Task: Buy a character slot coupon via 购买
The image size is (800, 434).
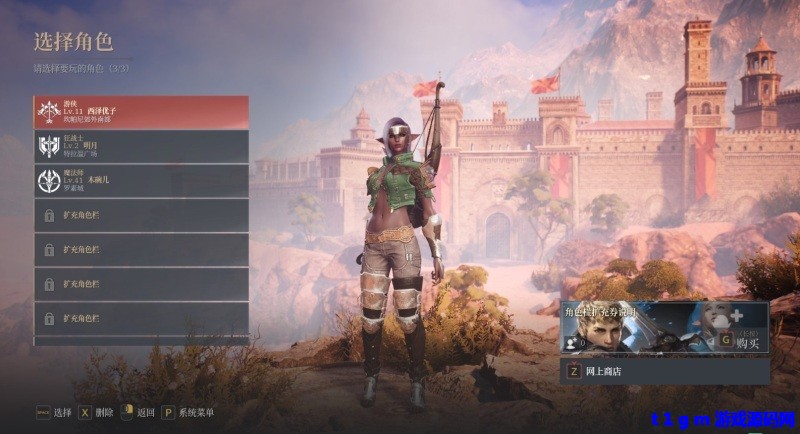Action: 740,340
